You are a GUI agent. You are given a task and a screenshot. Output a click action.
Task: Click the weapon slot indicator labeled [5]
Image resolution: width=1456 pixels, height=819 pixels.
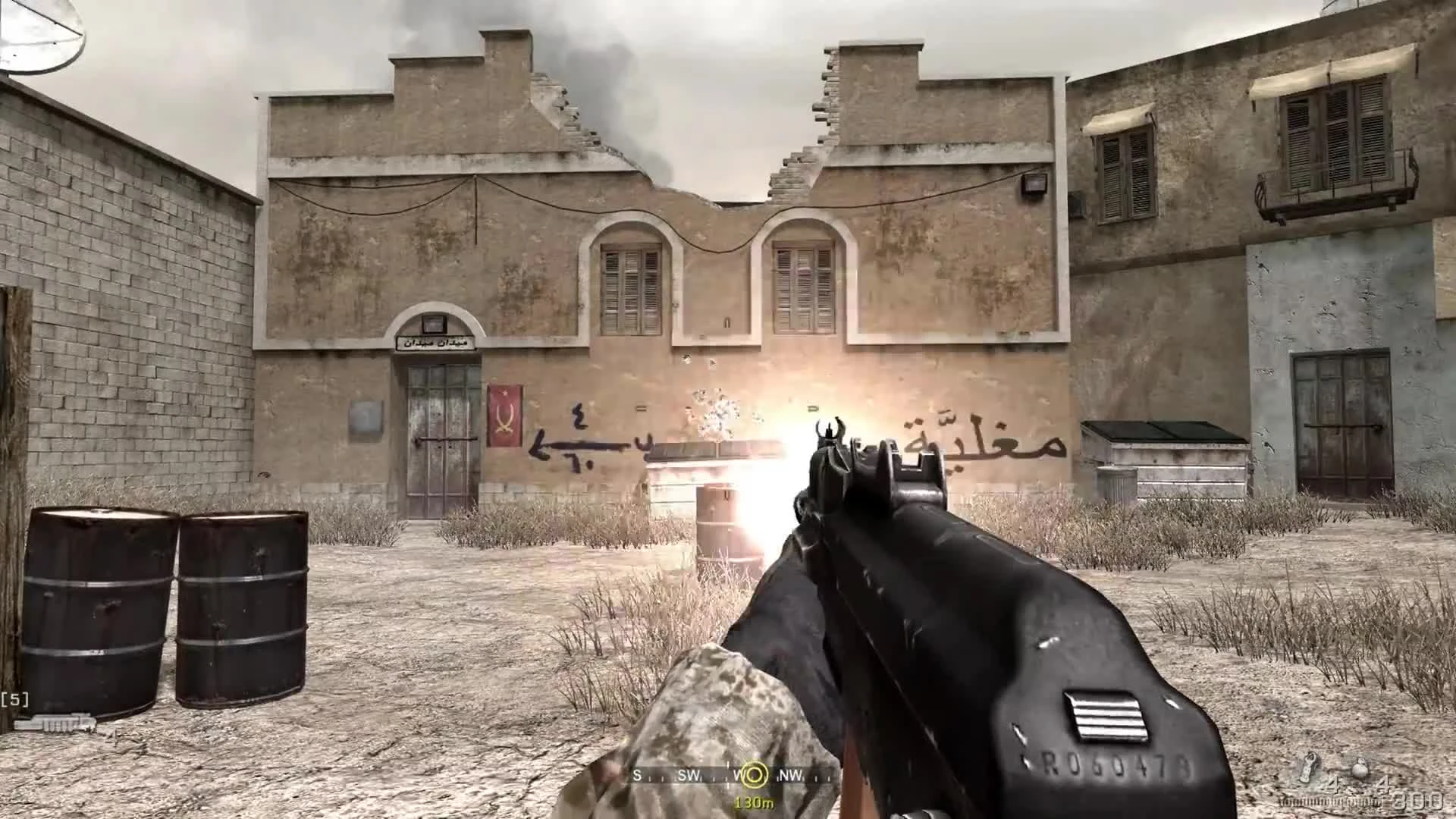(x=15, y=698)
